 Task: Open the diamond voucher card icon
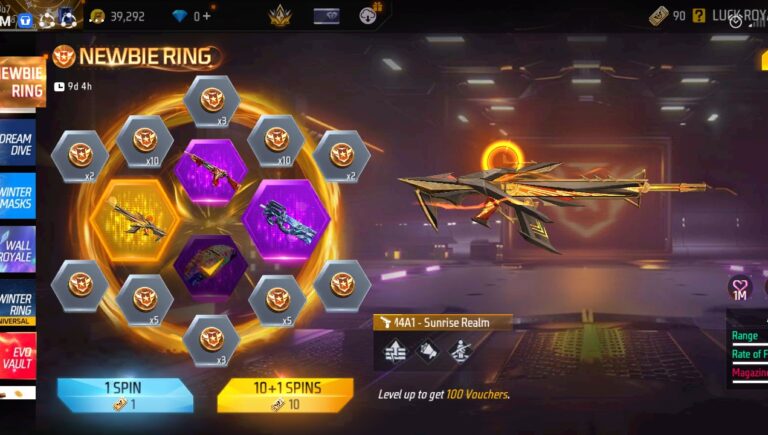coord(326,16)
